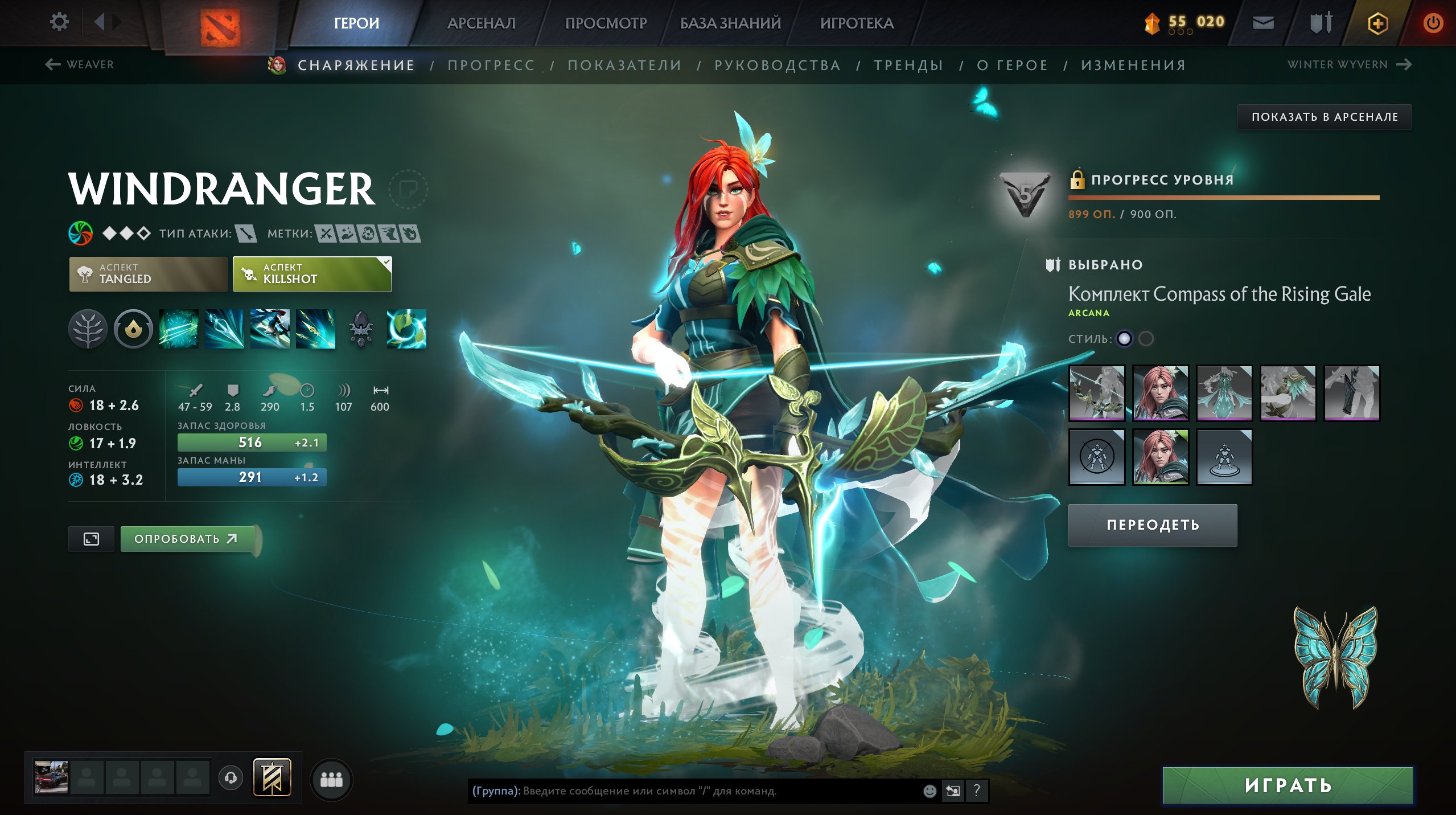Open the ПРОГРЕСС section for Windranger
Viewport: 1456px width, 815px height.
click(x=491, y=65)
